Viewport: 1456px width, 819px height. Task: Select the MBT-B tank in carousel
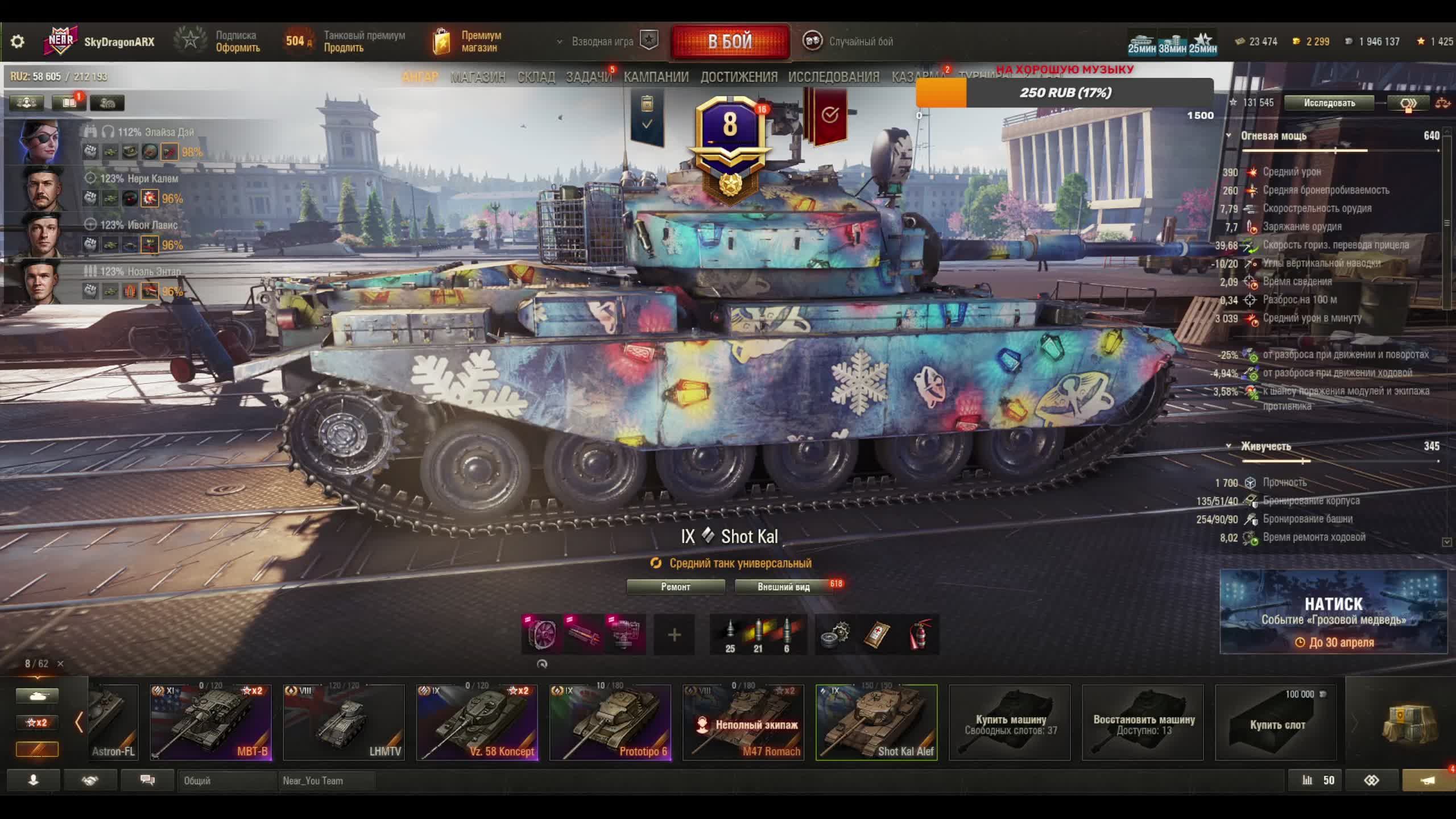(x=210, y=722)
